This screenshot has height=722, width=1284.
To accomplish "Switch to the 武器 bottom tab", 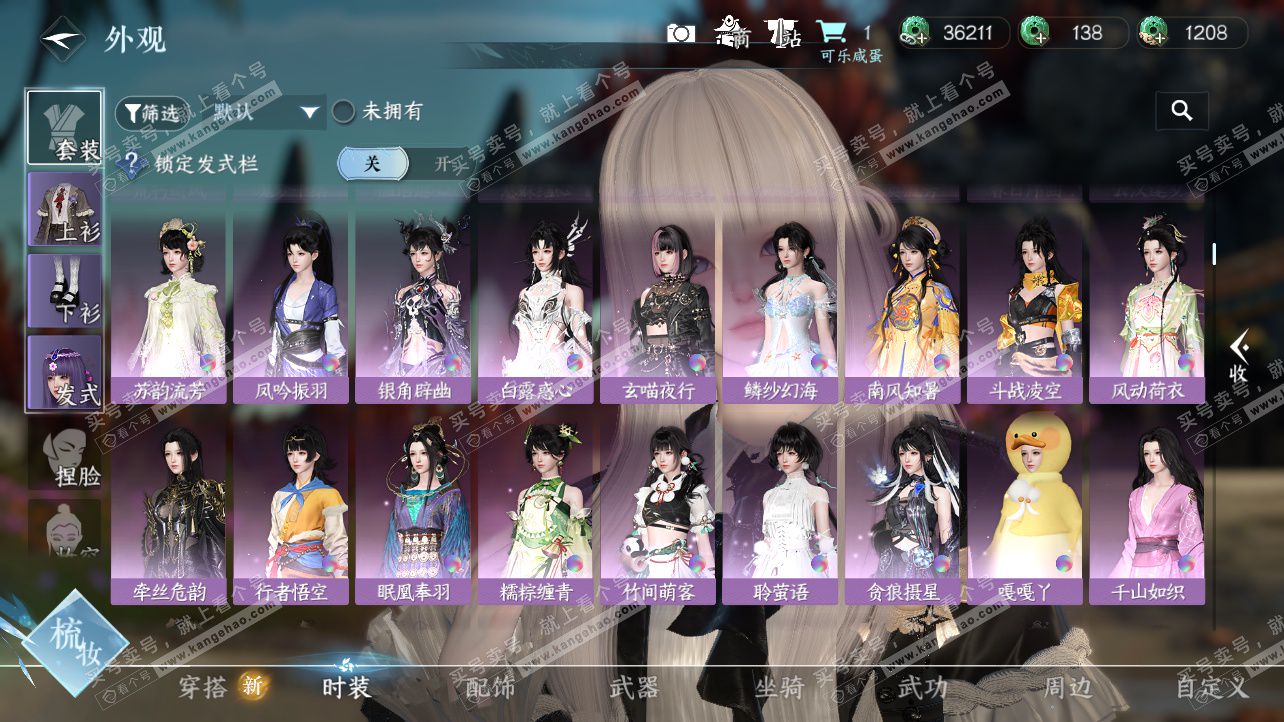I will click(x=634, y=688).
